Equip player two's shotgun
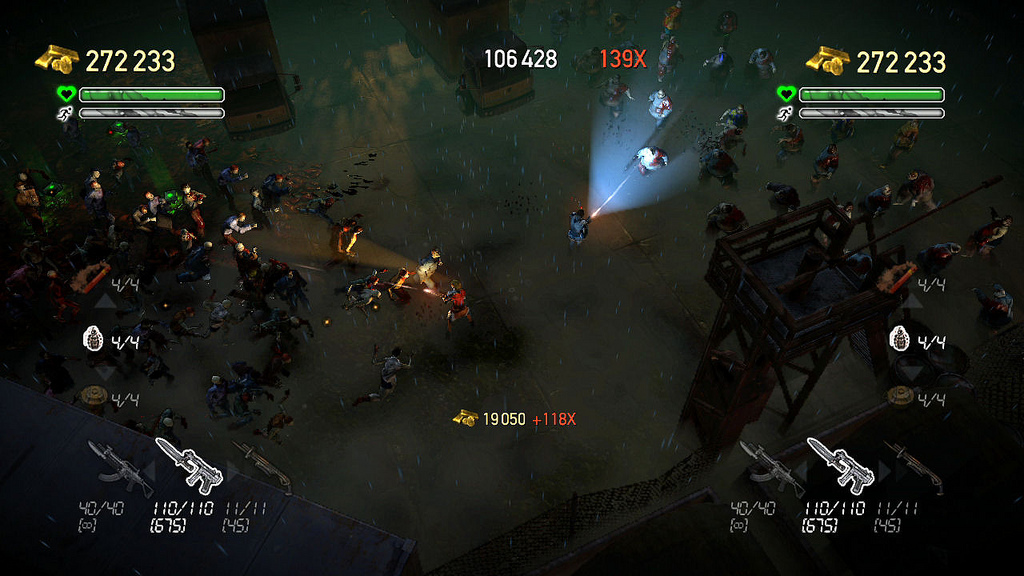Viewport: 1024px width, 576px height. pos(911,465)
